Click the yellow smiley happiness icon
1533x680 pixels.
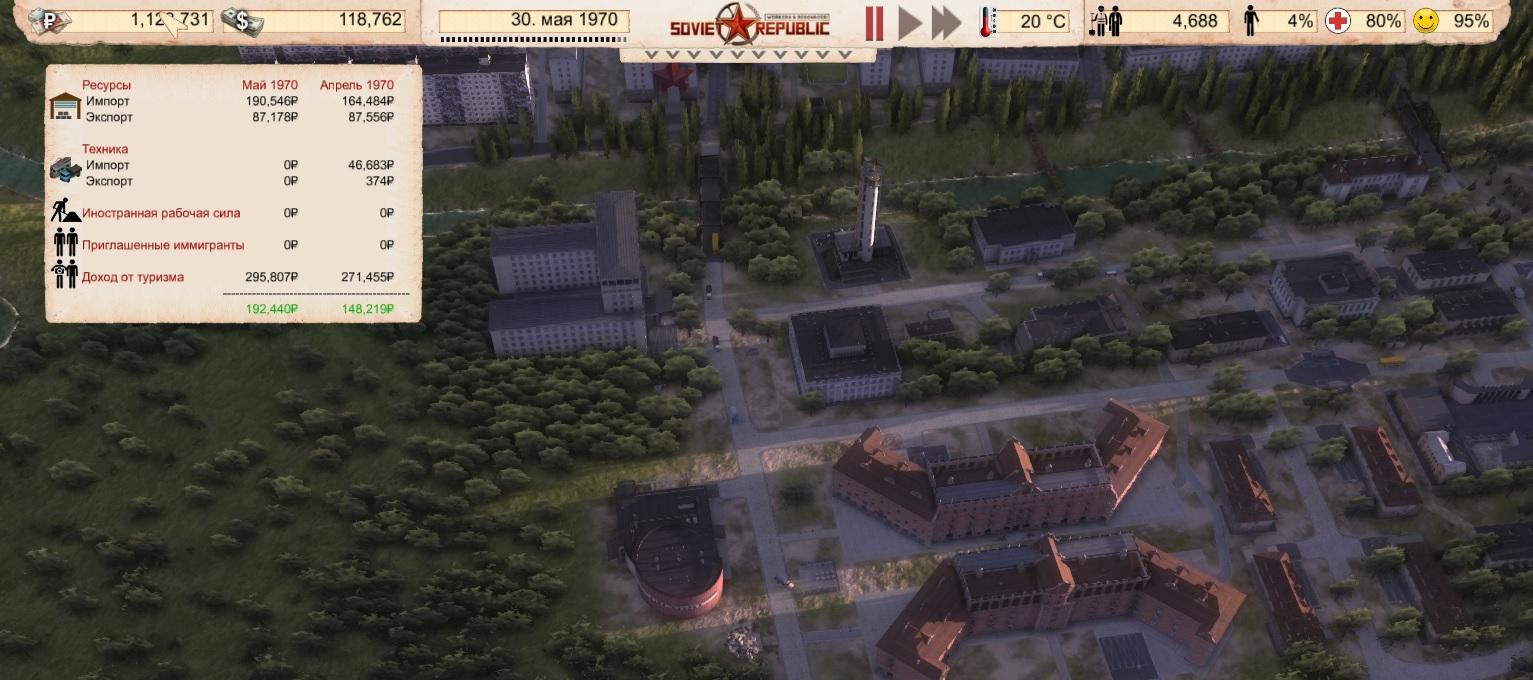click(x=1425, y=21)
